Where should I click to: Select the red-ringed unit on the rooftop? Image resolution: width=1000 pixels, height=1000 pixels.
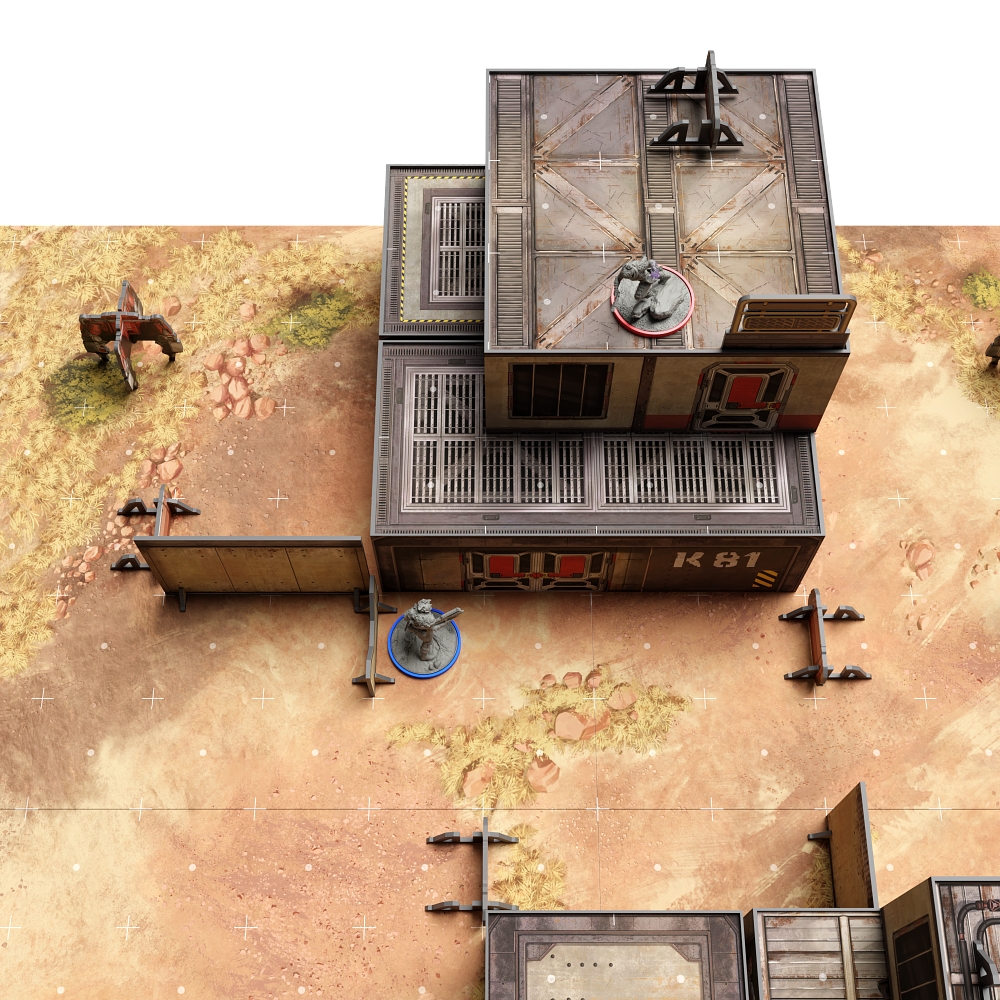click(x=652, y=297)
